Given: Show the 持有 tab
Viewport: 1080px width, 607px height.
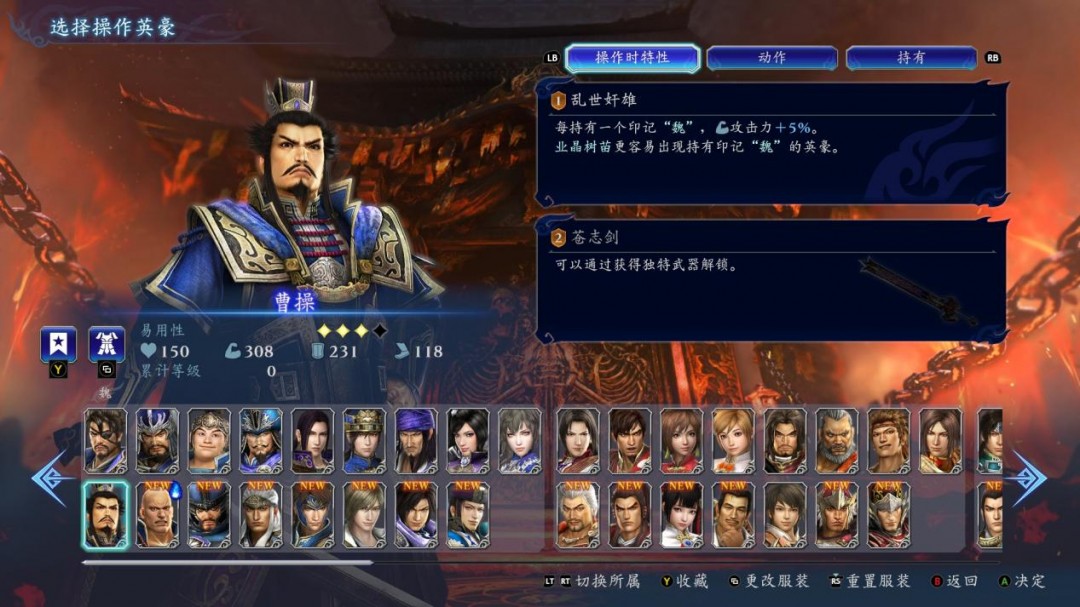Looking at the screenshot, I should pyautogui.click(x=910, y=58).
